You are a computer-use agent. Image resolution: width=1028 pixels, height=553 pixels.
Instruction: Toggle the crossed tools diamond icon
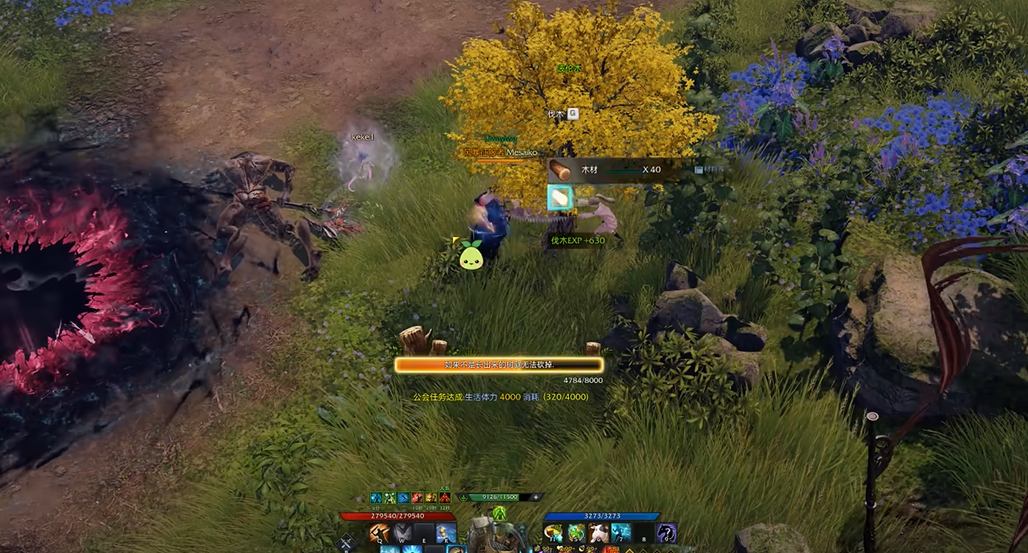click(348, 543)
